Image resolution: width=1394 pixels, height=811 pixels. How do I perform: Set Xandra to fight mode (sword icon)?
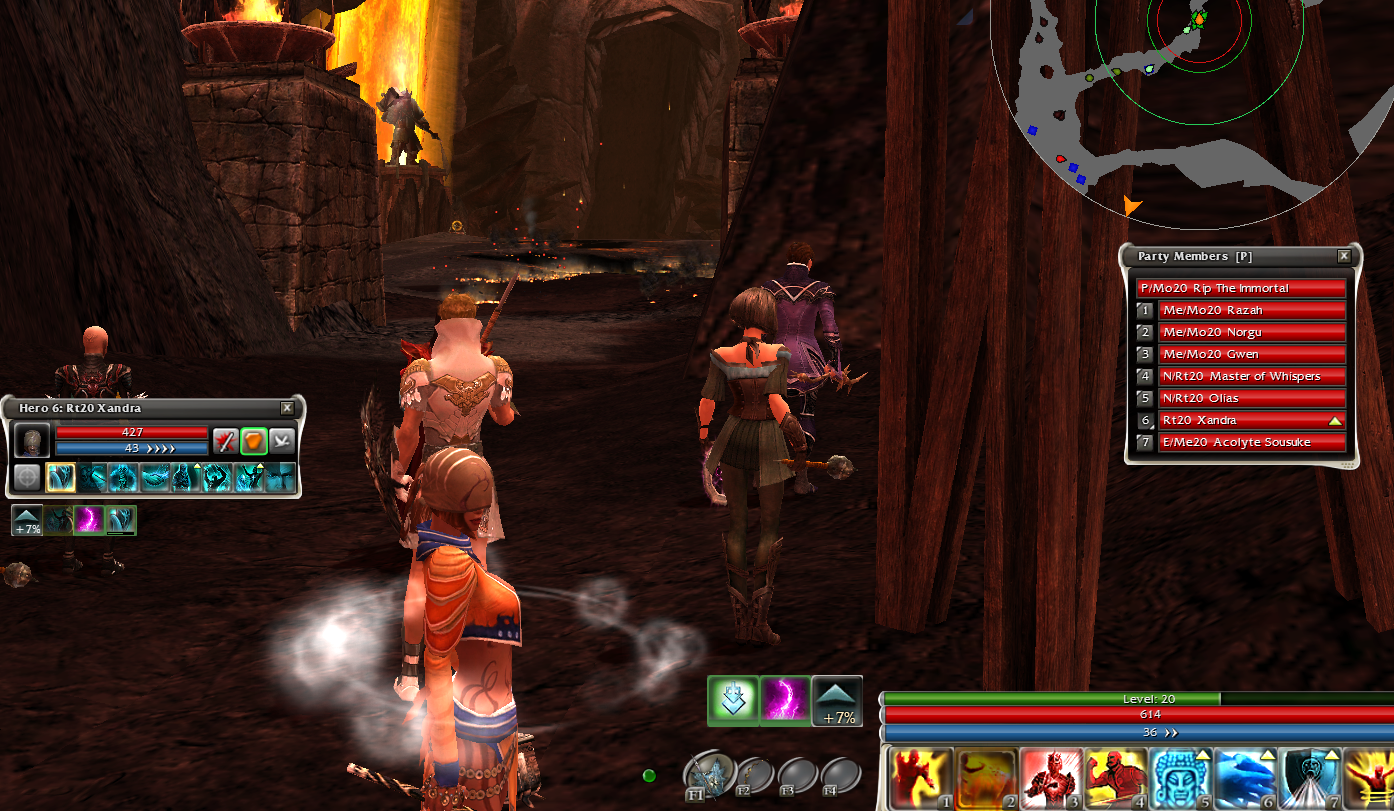[x=226, y=440]
